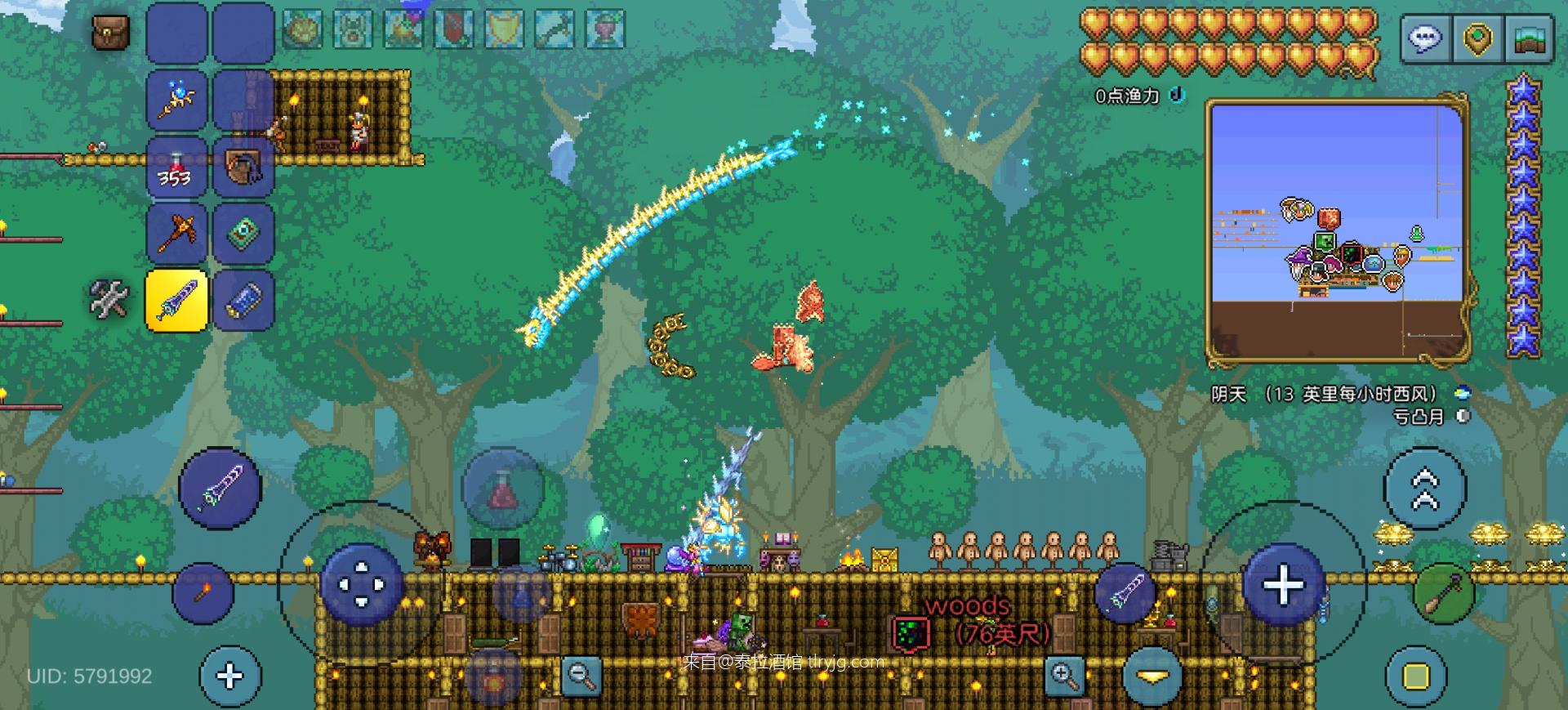
Task: Open the crossed hammer and wrench menu
Action: [x=109, y=299]
